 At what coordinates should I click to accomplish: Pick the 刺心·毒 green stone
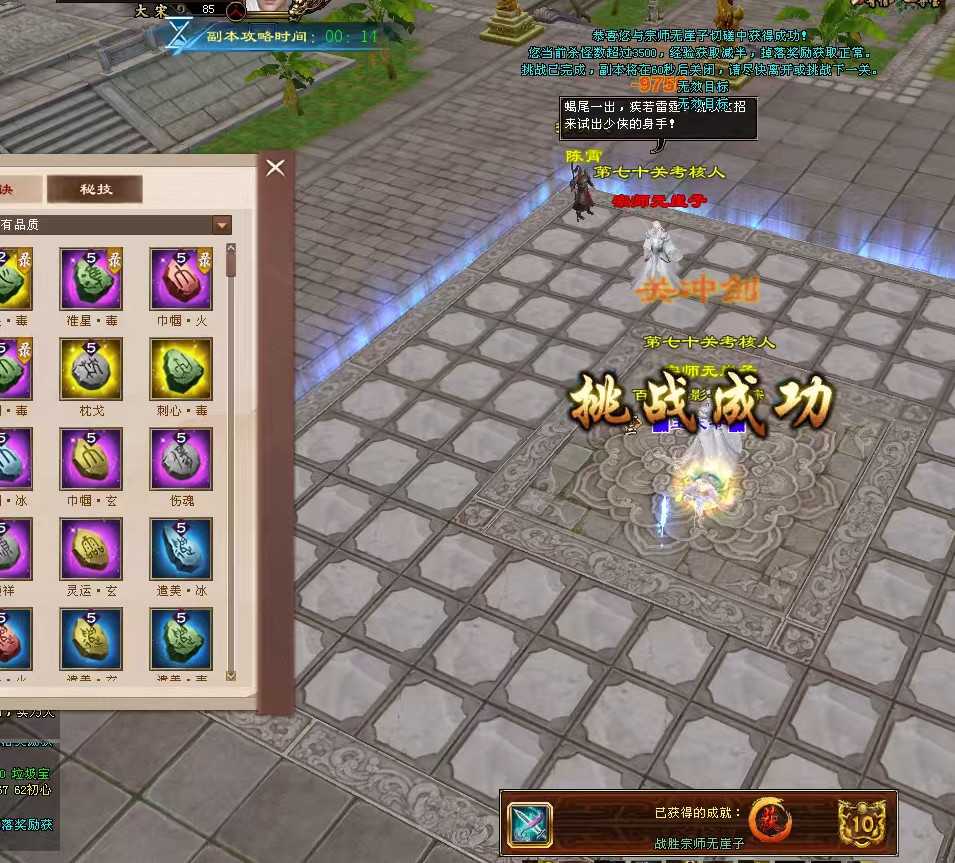[x=181, y=368]
